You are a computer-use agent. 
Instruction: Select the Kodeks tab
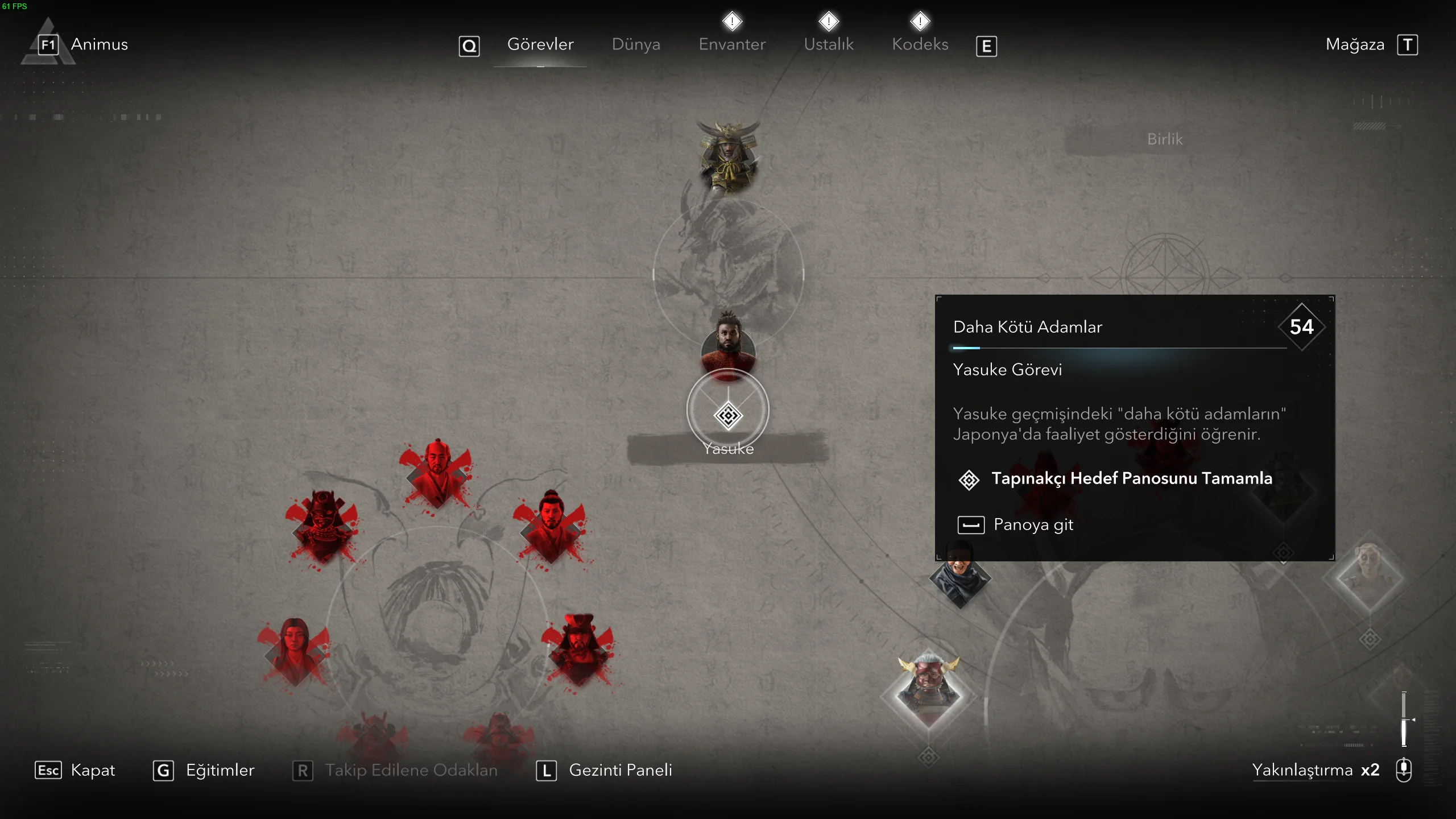920,44
